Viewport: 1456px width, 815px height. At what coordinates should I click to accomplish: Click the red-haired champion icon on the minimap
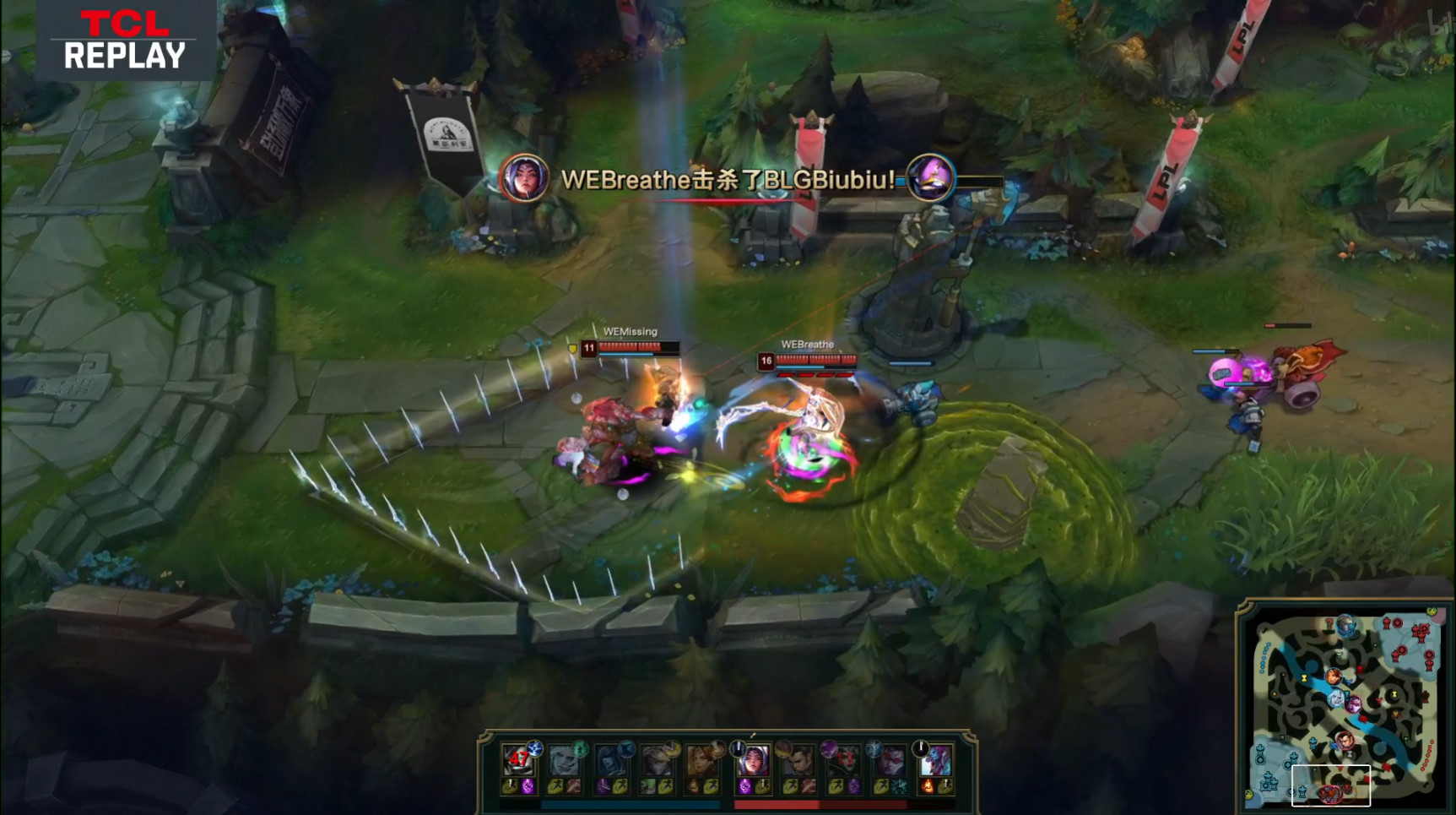pos(1334,676)
